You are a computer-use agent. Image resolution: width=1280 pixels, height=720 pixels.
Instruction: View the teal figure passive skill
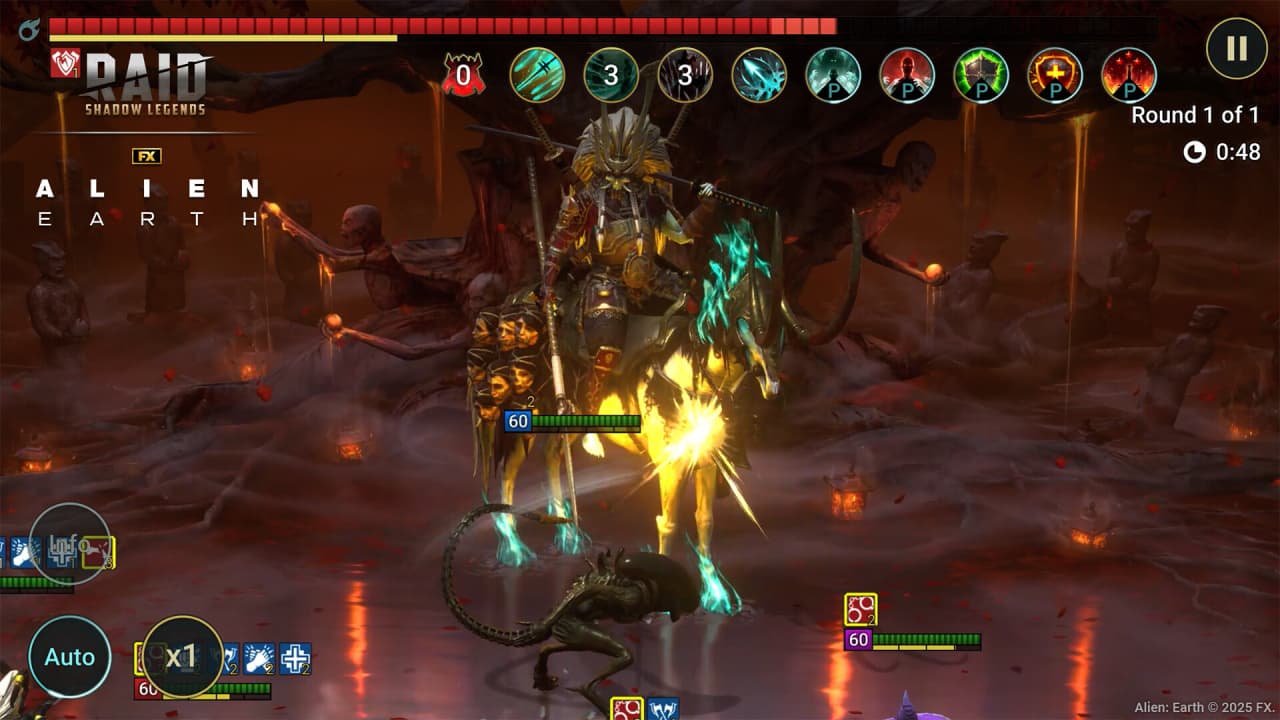point(833,75)
